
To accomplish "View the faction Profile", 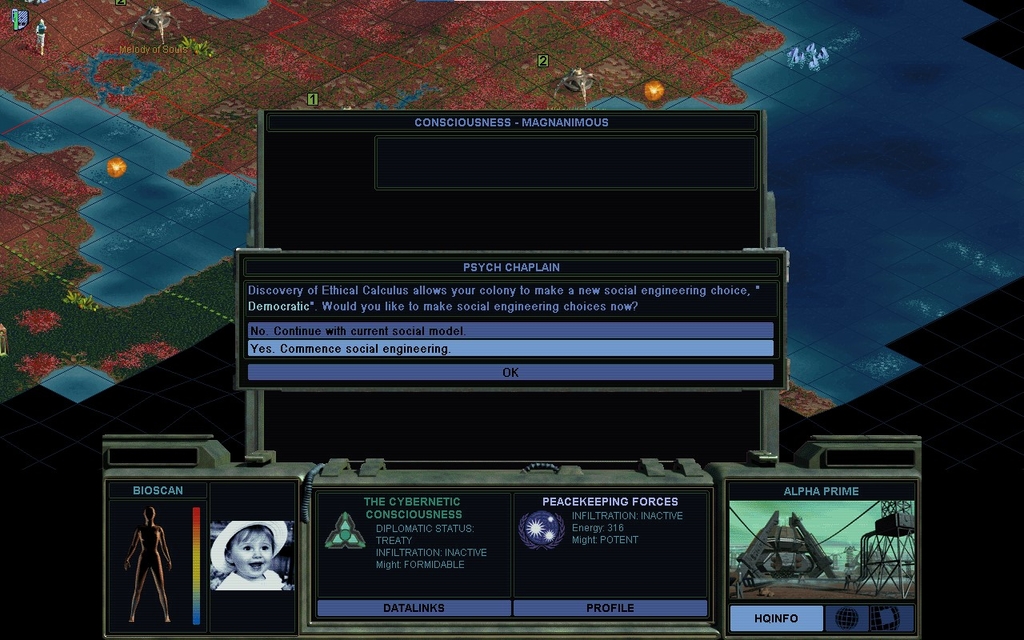I will 610,608.
